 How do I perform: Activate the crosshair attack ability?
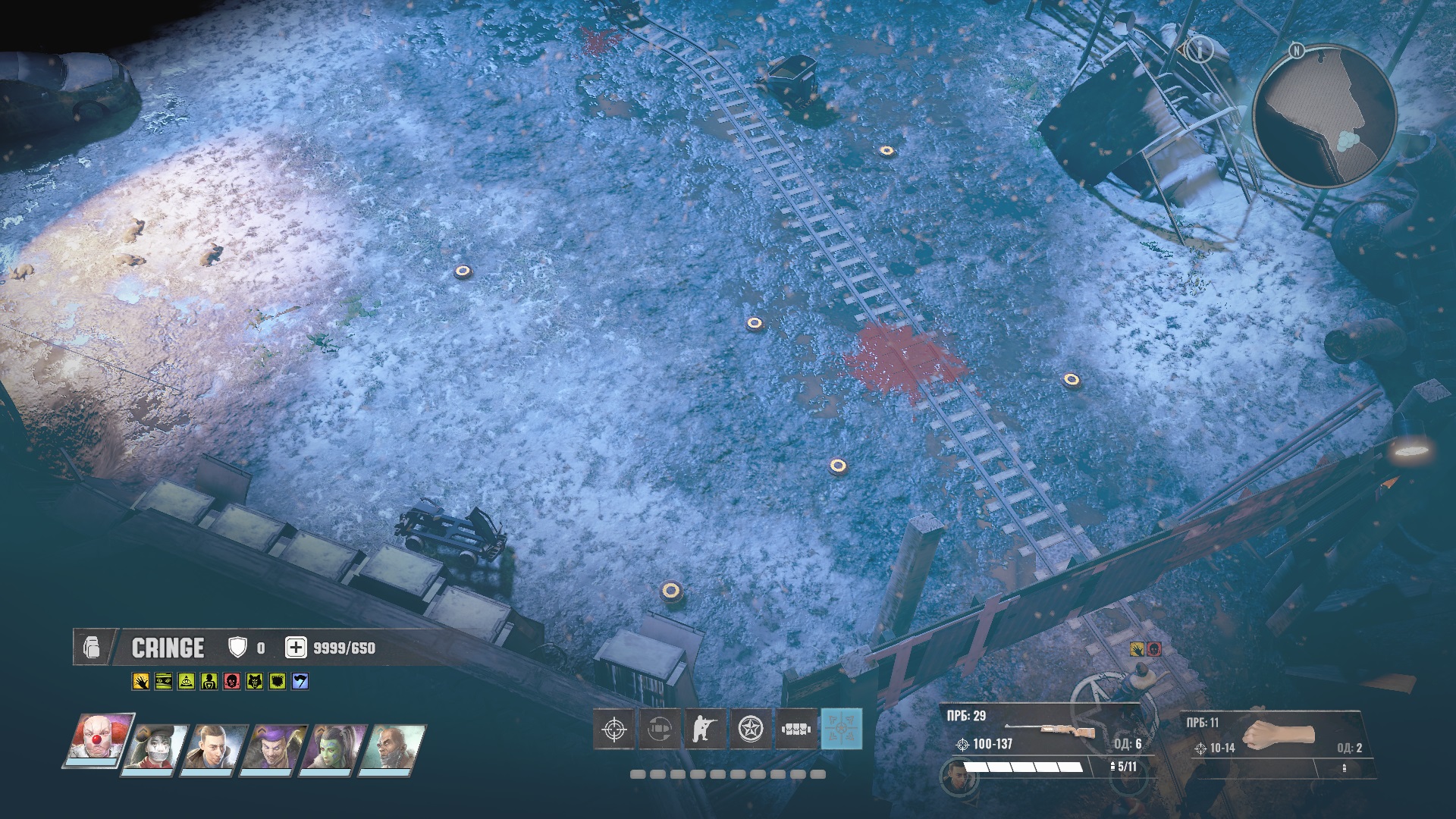[x=613, y=729]
